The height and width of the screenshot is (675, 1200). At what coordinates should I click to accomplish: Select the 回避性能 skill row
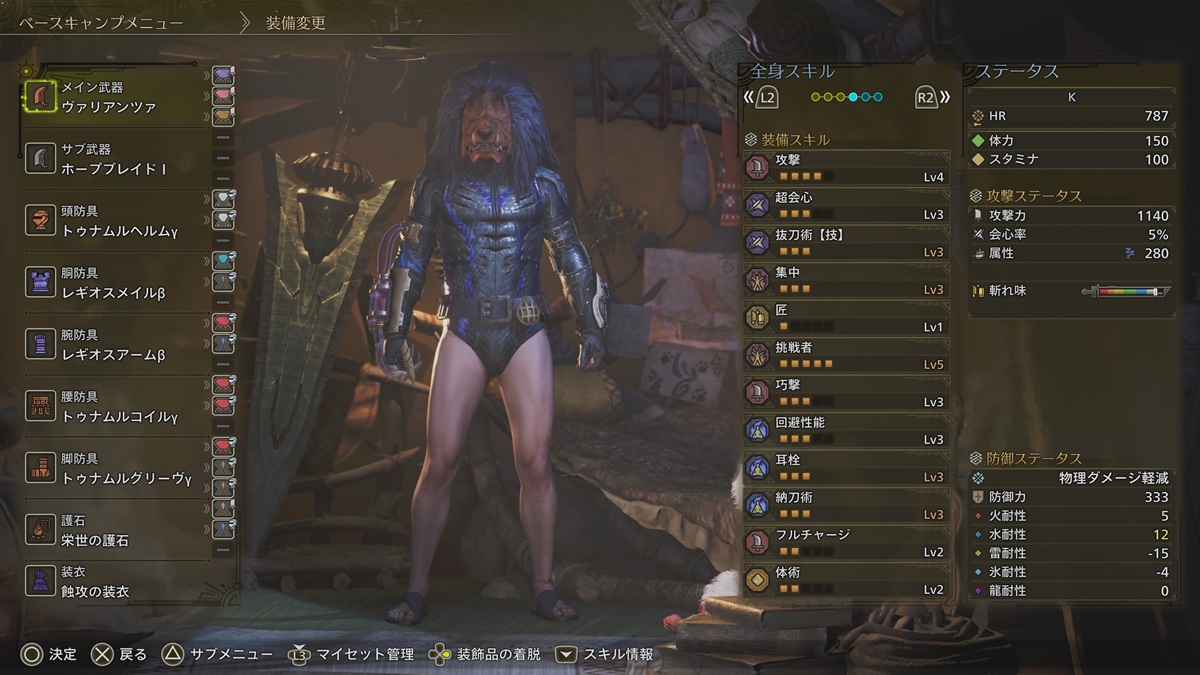pyautogui.click(x=846, y=430)
